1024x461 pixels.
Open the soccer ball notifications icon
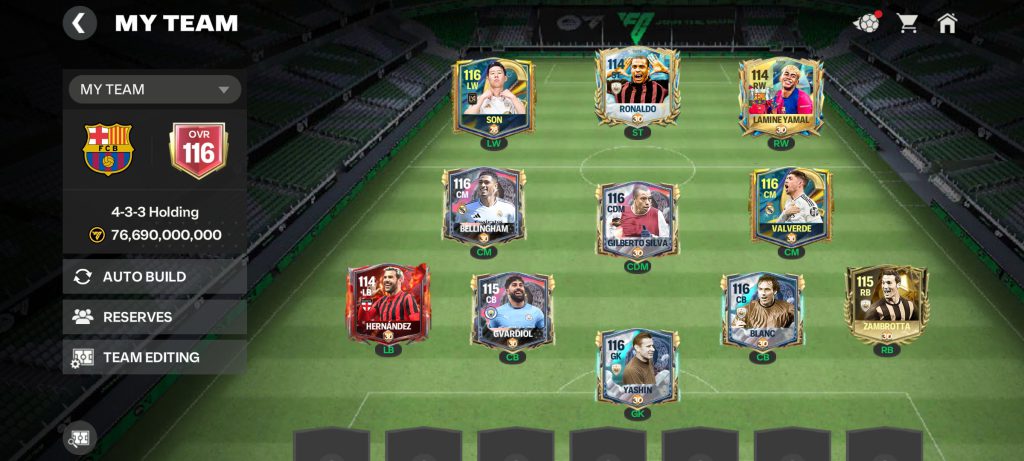[865, 23]
